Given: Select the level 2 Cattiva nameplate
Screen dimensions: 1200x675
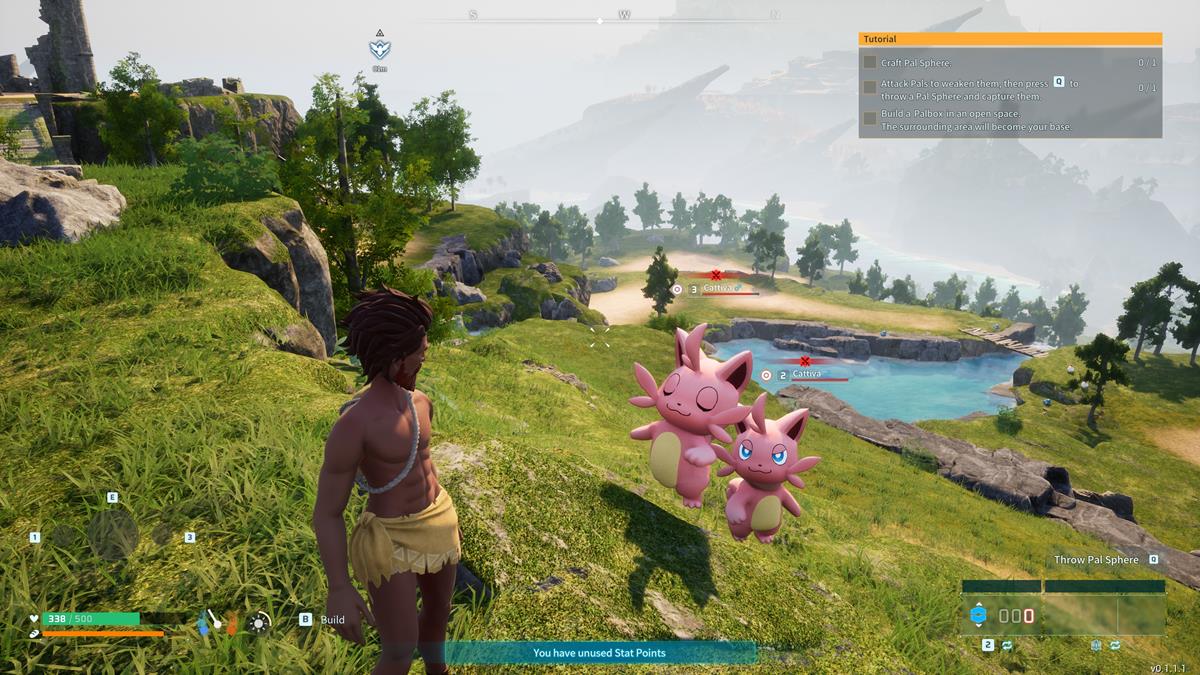Looking at the screenshot, I should click(806, 375).
